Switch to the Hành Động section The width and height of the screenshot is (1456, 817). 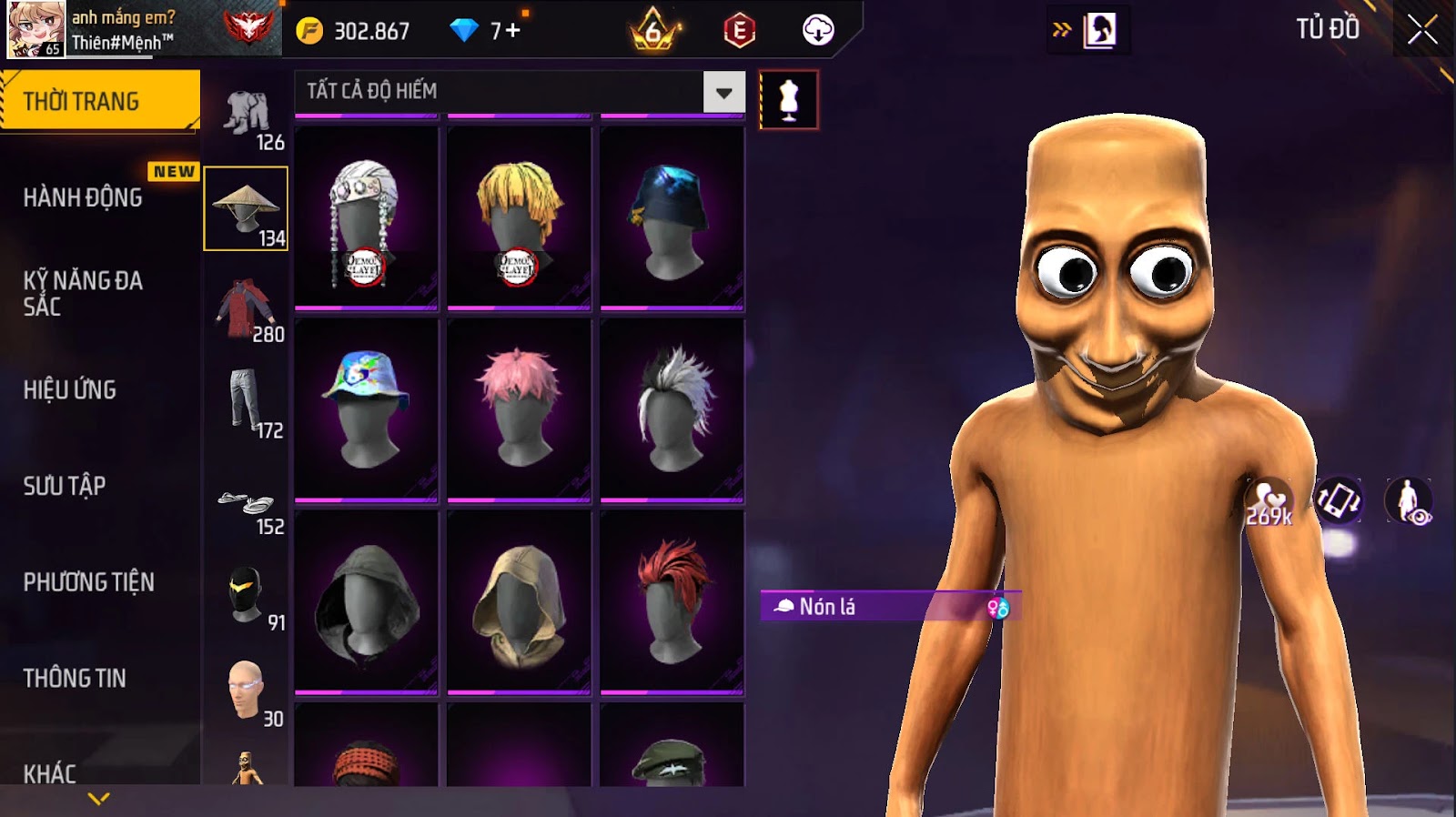[83, 197]
